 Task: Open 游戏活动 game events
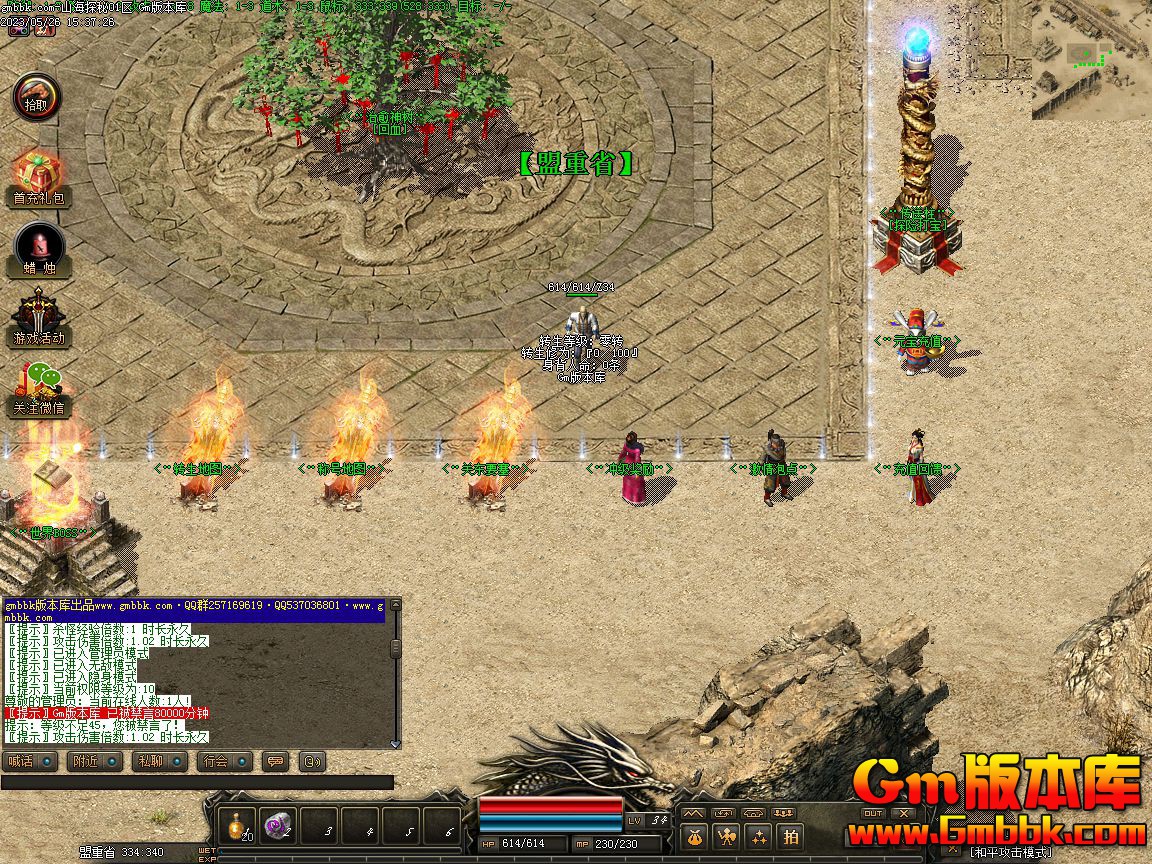38,316
